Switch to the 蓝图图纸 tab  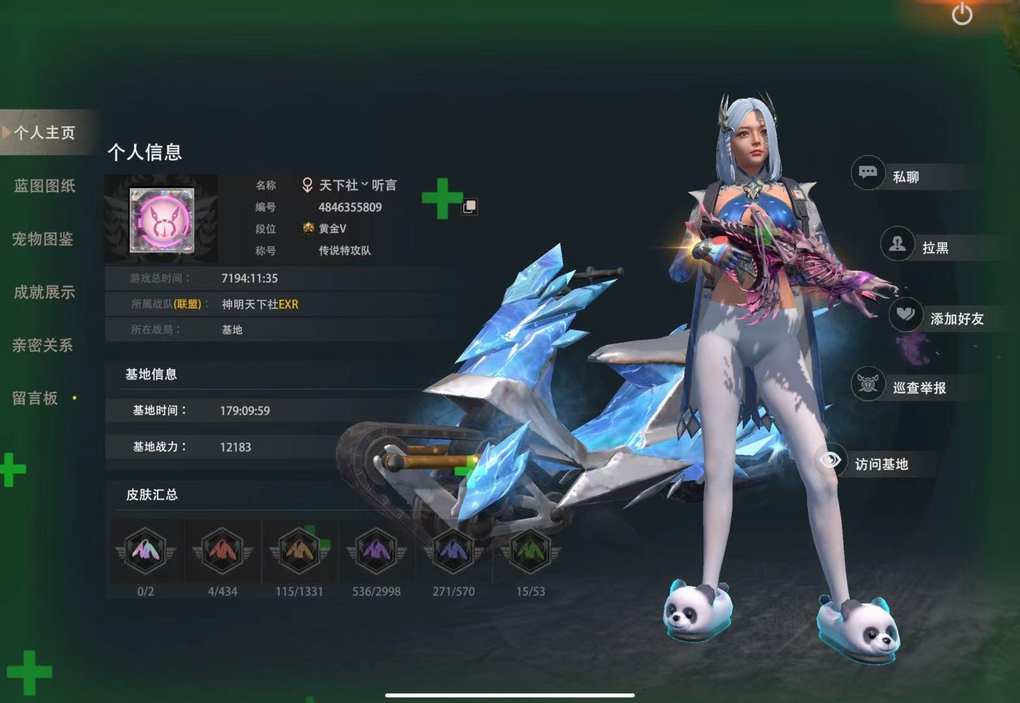tap(45, 186)
